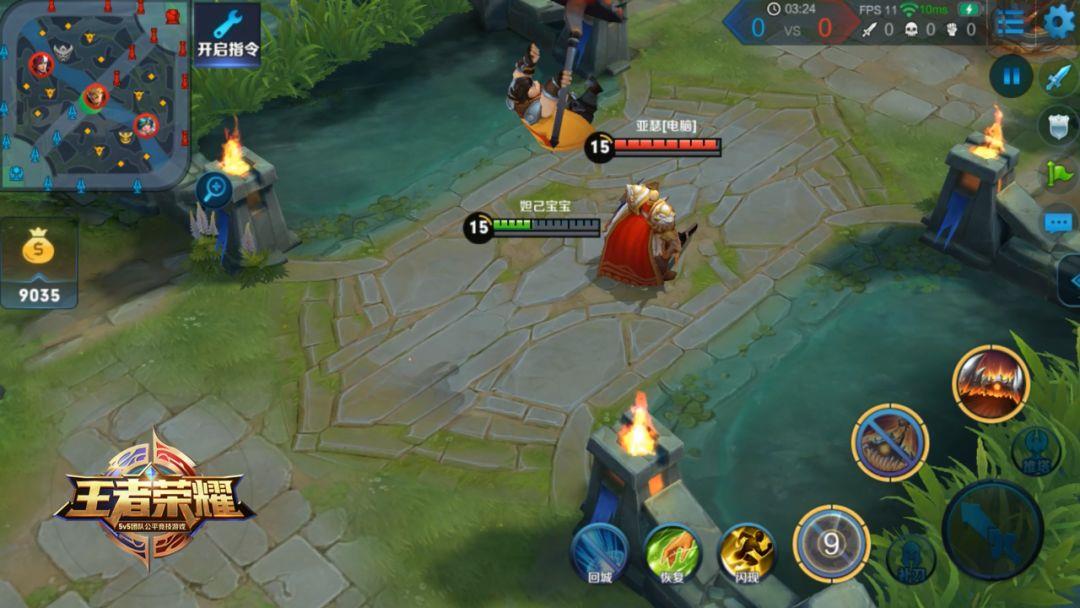Viewport: 1080px width, 608px height.
Task: Select the shield retreat signal
Action: click(x=1058, y=125)
